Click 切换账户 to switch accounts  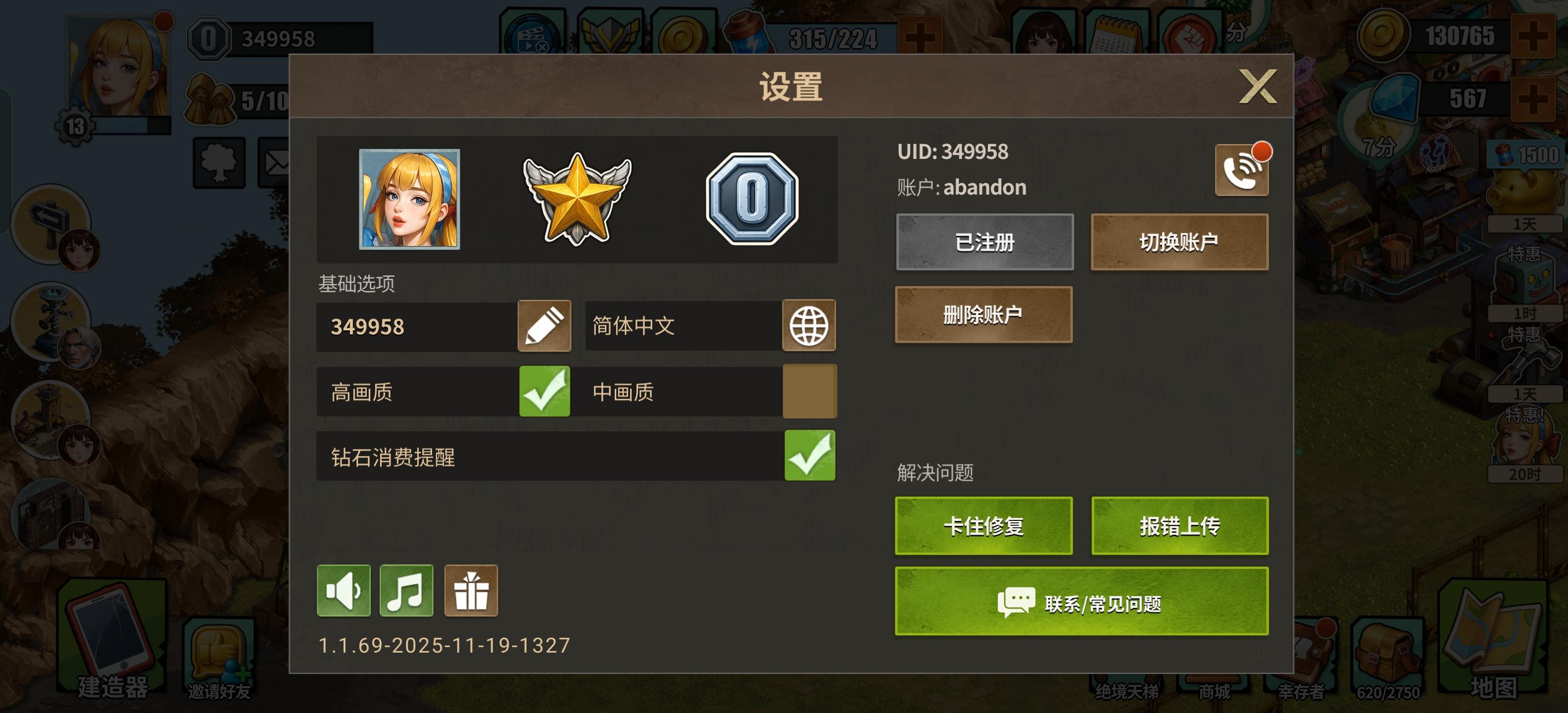pos(1179,241)
